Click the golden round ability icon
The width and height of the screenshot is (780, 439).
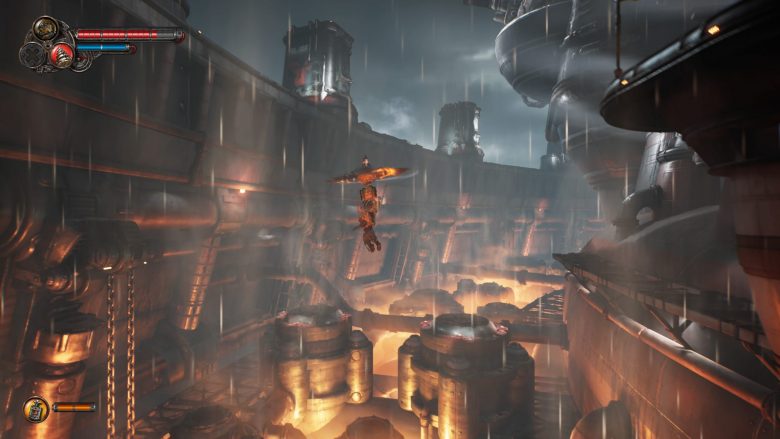click(x=46, y=29)
